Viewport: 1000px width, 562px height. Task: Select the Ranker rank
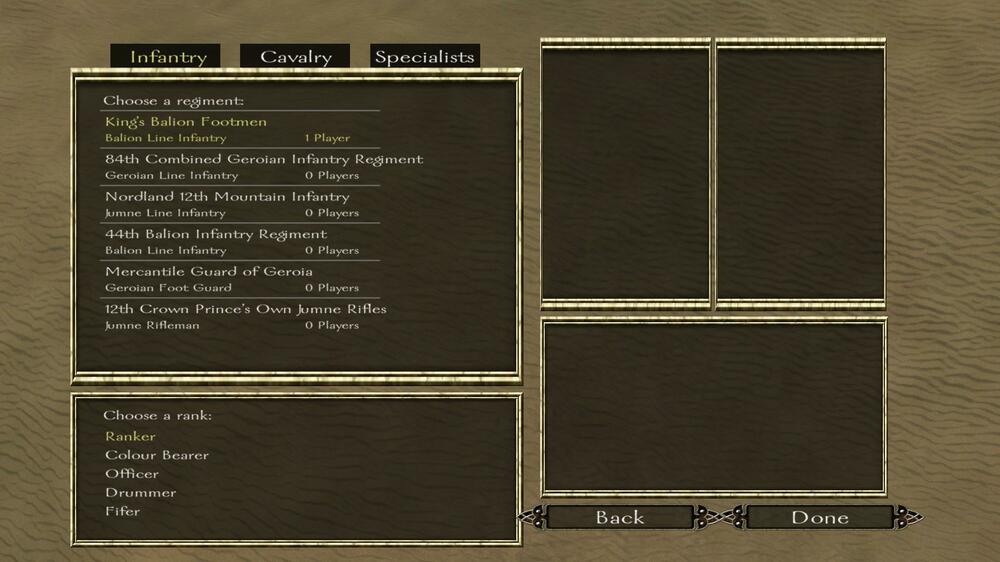click(131, 436)
